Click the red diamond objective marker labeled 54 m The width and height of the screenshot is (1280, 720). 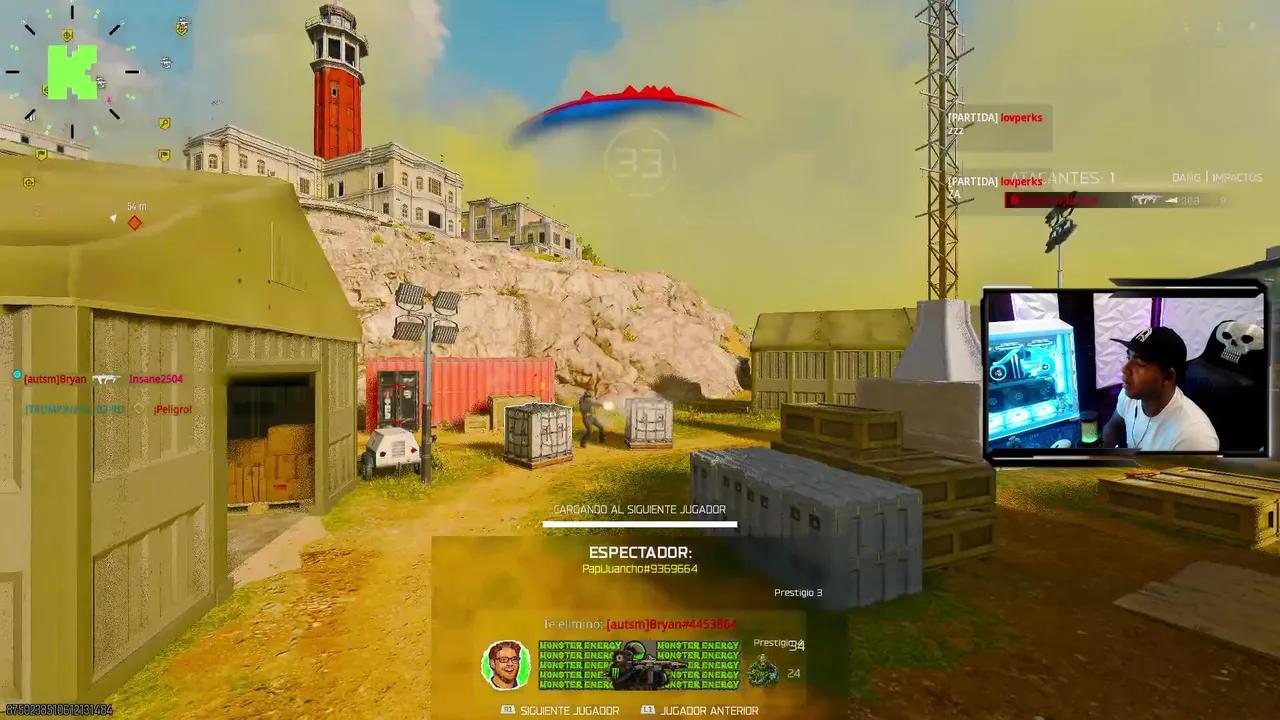(134, 223)
